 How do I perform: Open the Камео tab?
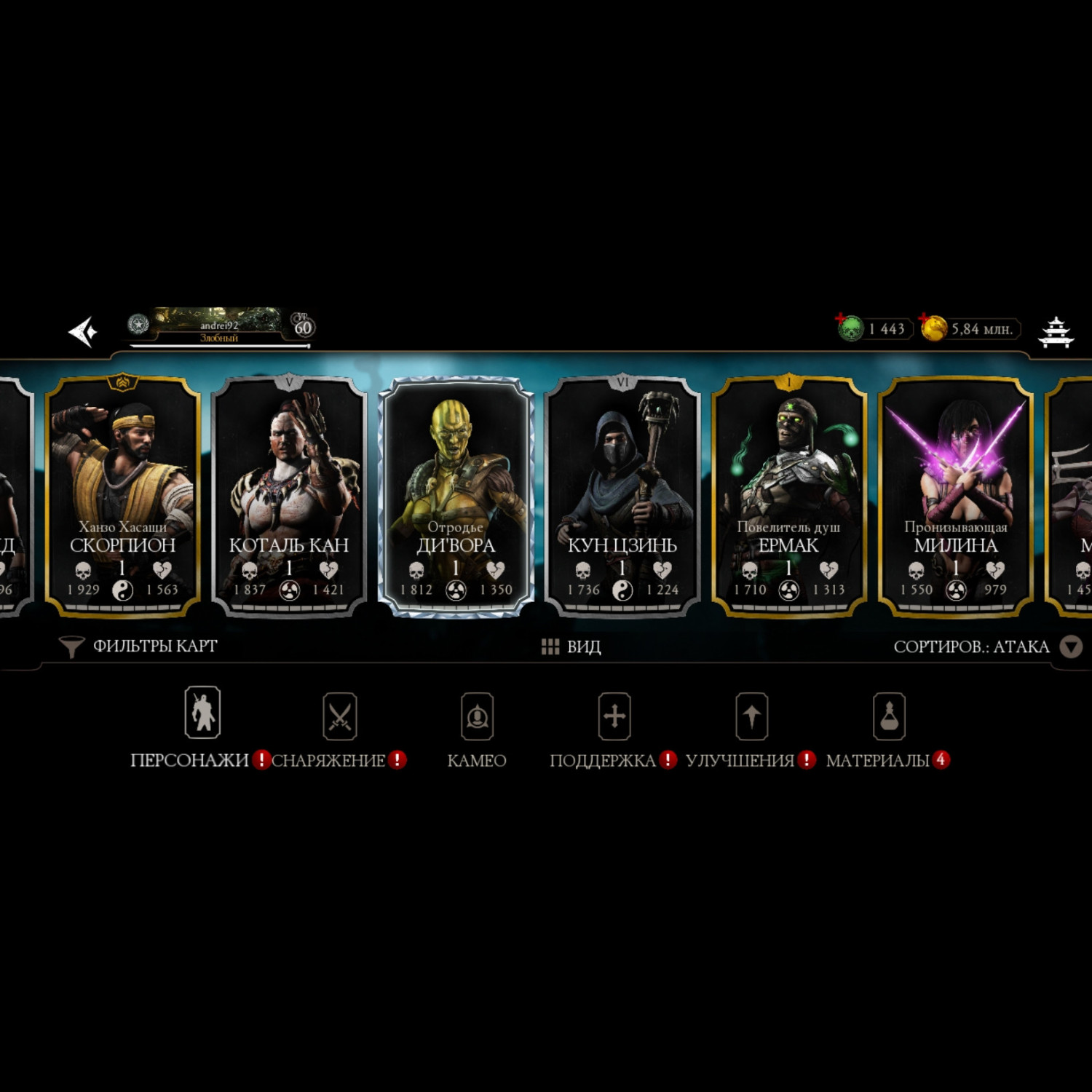(x=477, y=728)
